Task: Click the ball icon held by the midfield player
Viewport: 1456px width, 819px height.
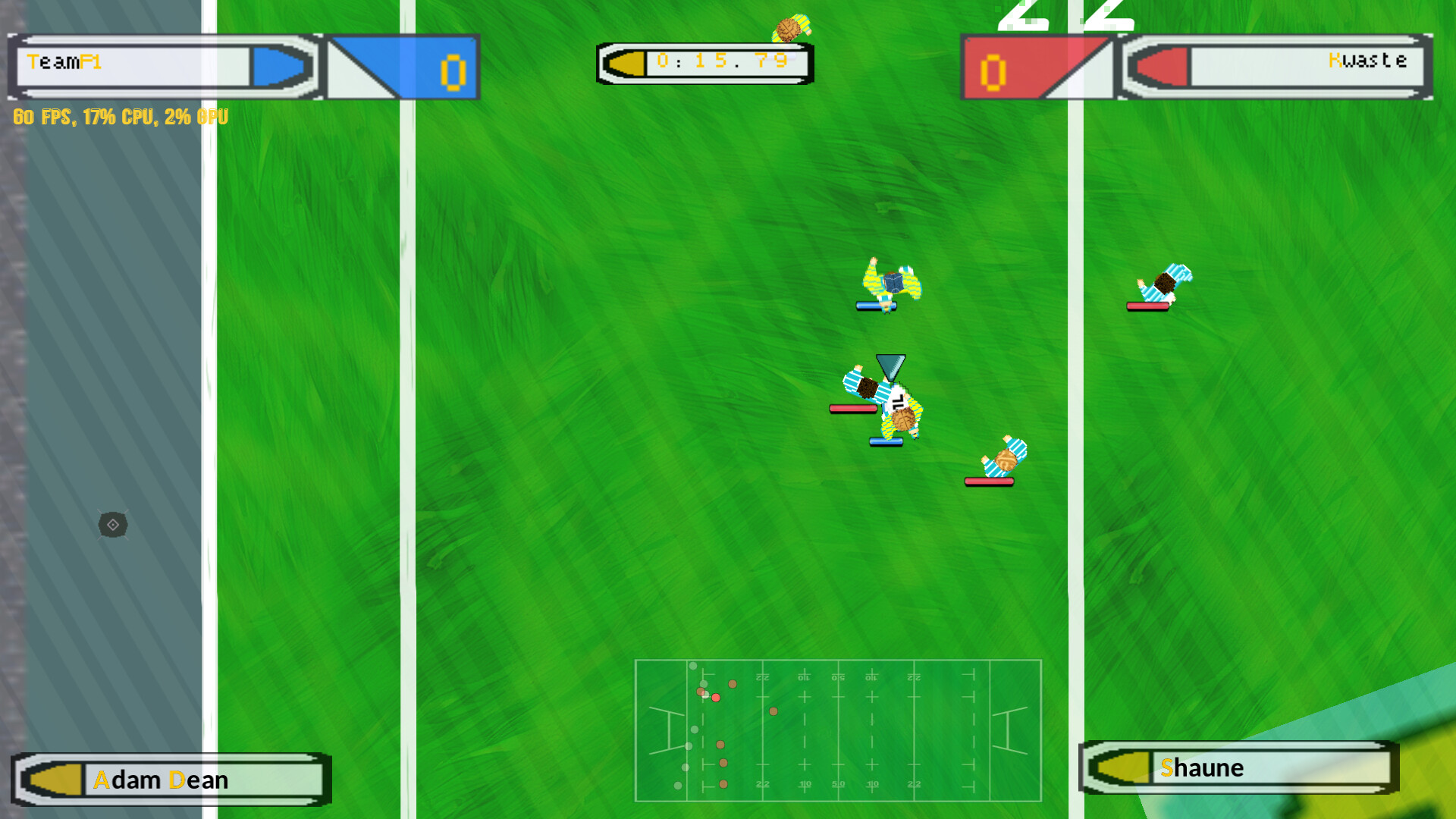Action: tap(904, 419)
